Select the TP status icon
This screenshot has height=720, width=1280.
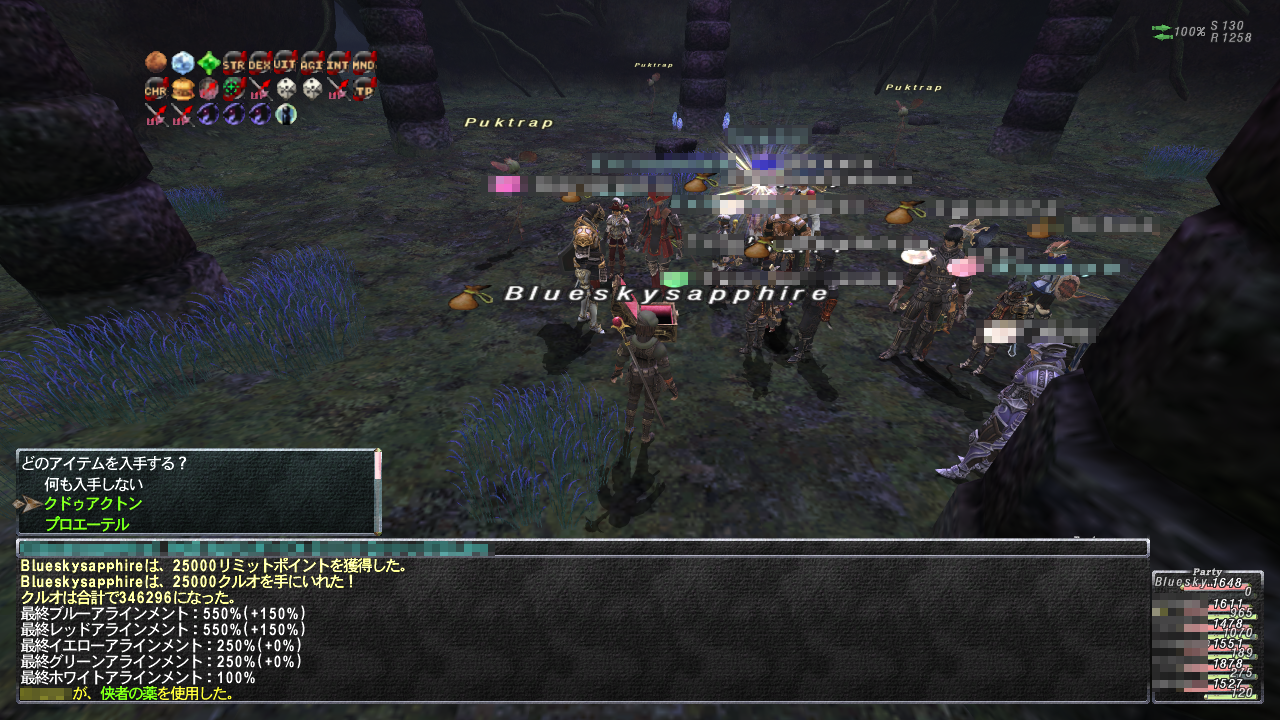(x=364, y=89)
